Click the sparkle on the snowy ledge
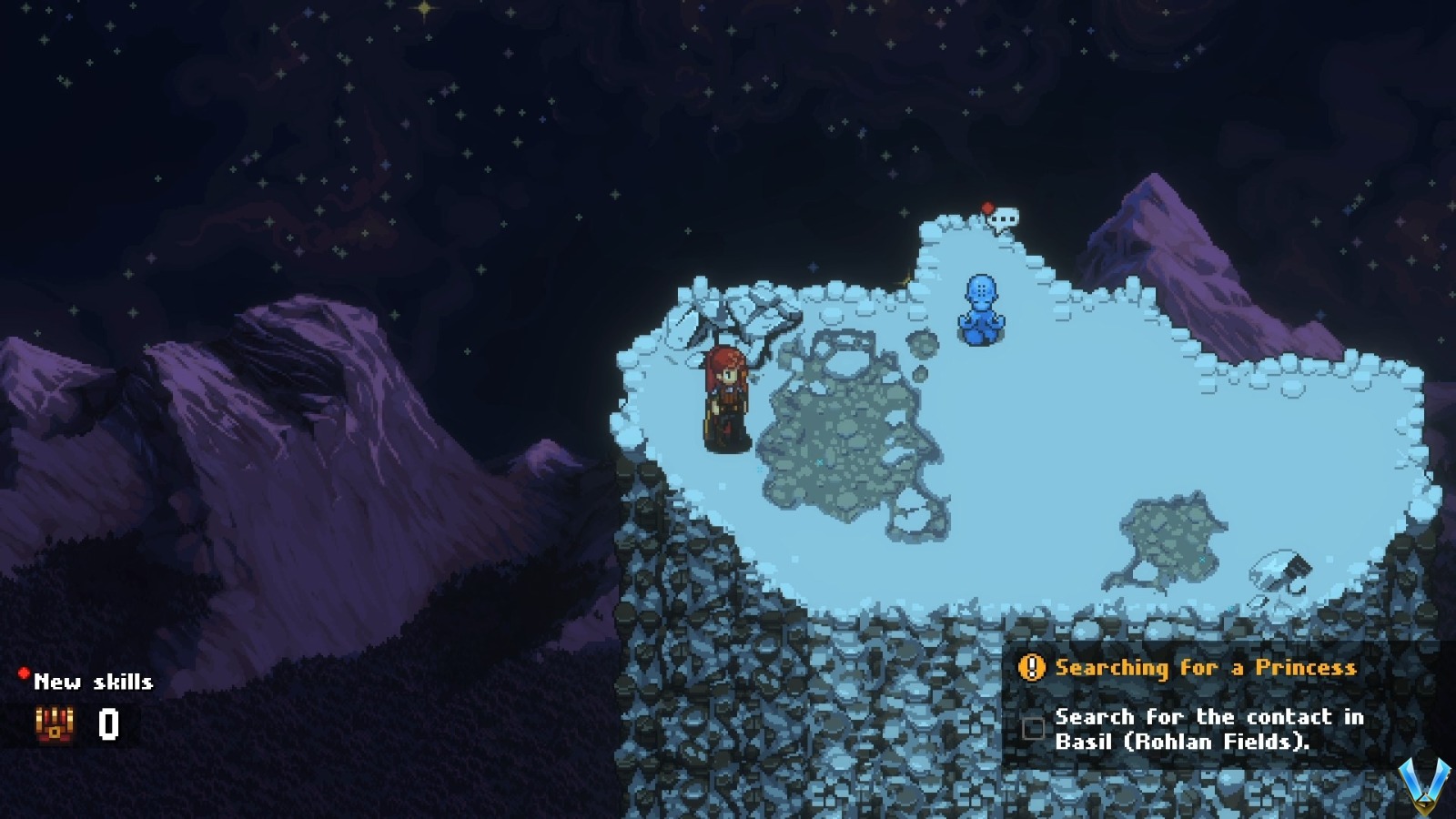Viewport: 1456px width, 819px height. (906, 280)
